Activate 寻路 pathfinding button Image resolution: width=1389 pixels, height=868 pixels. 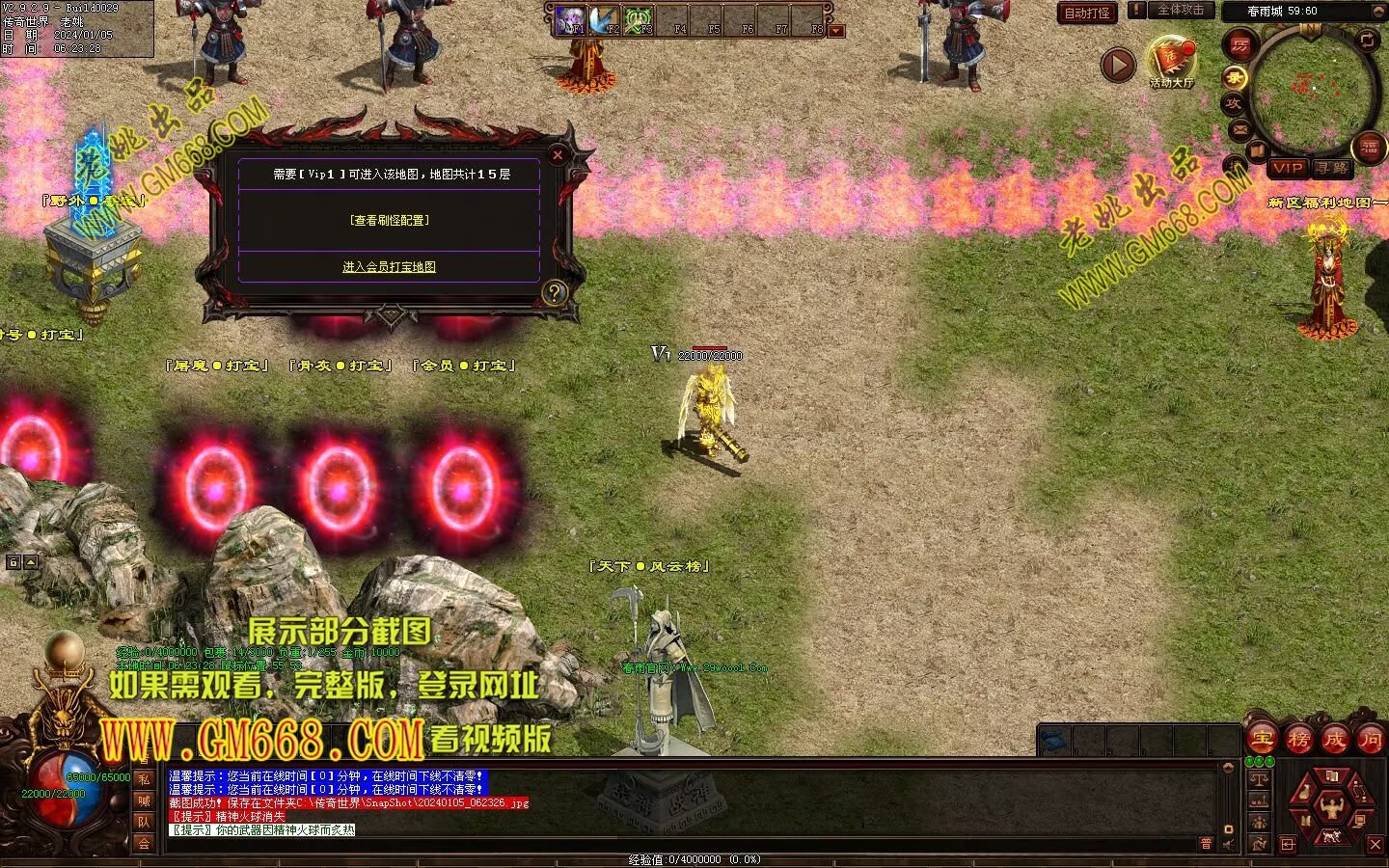click(1332, 168)
